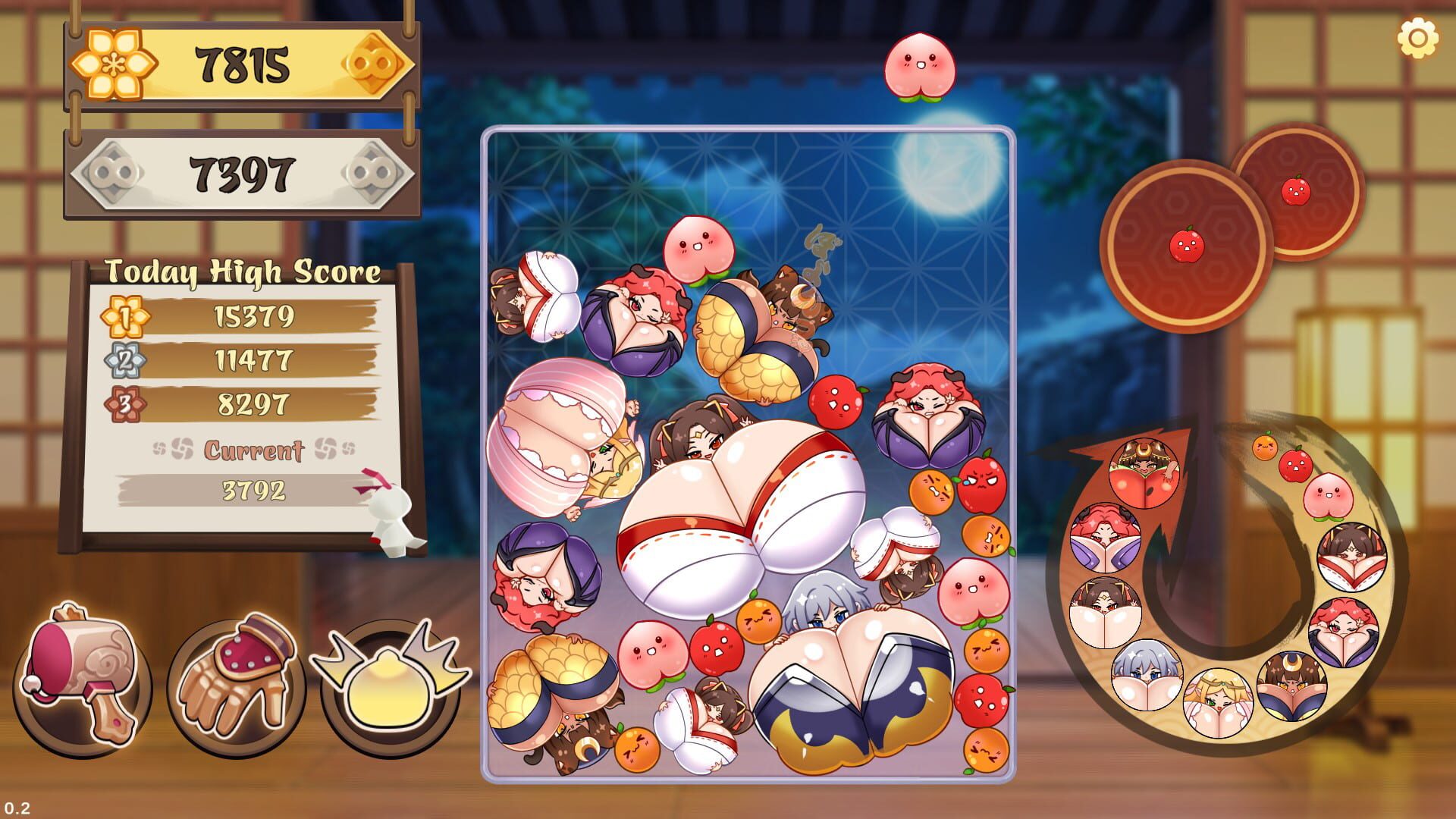The height and width of the screenshot is (819, 1456).
Task: Click the orange icon on the evolution chart
Action: tap(1266, 449)
